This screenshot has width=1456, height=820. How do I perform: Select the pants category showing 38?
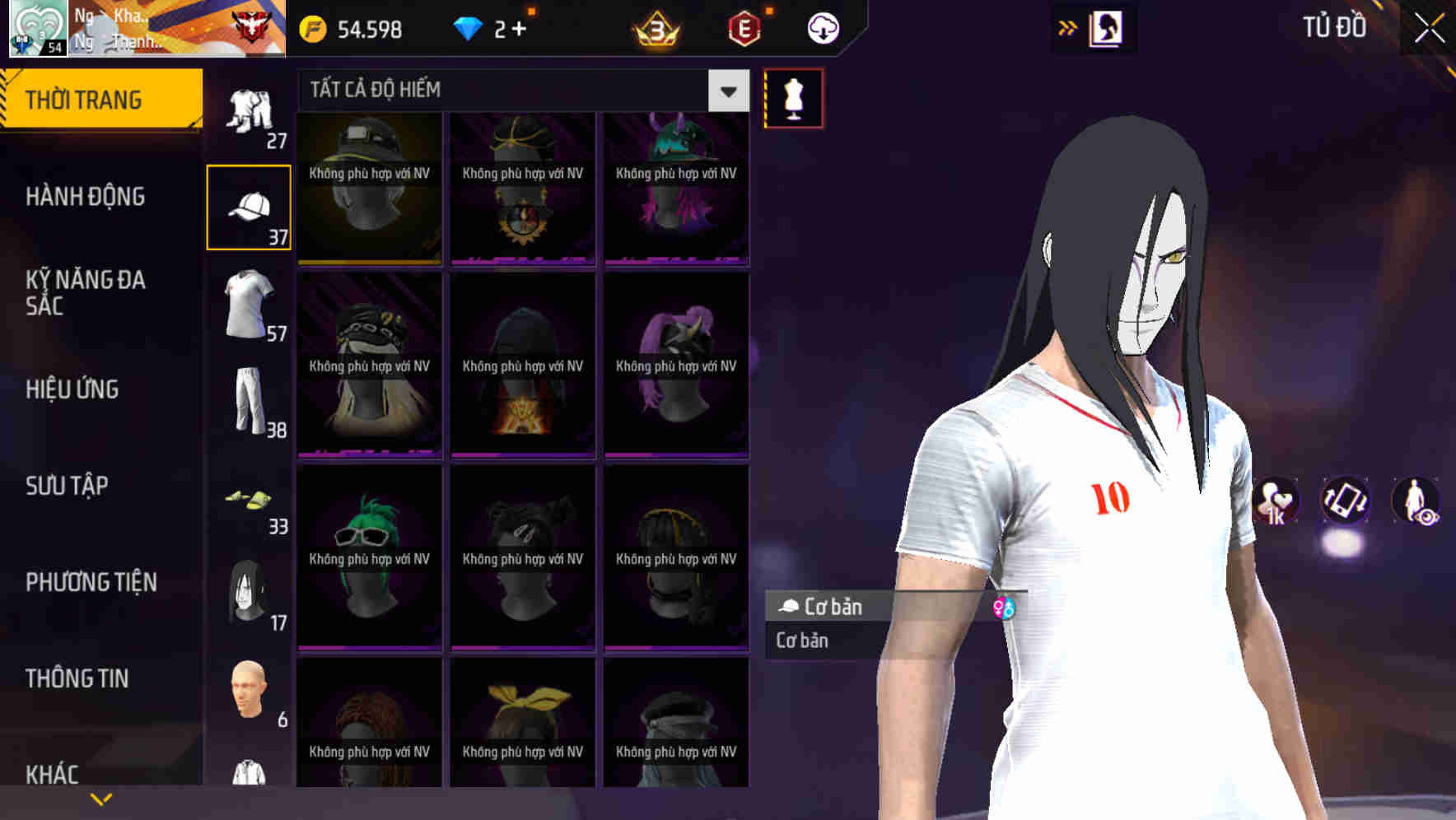250,403
